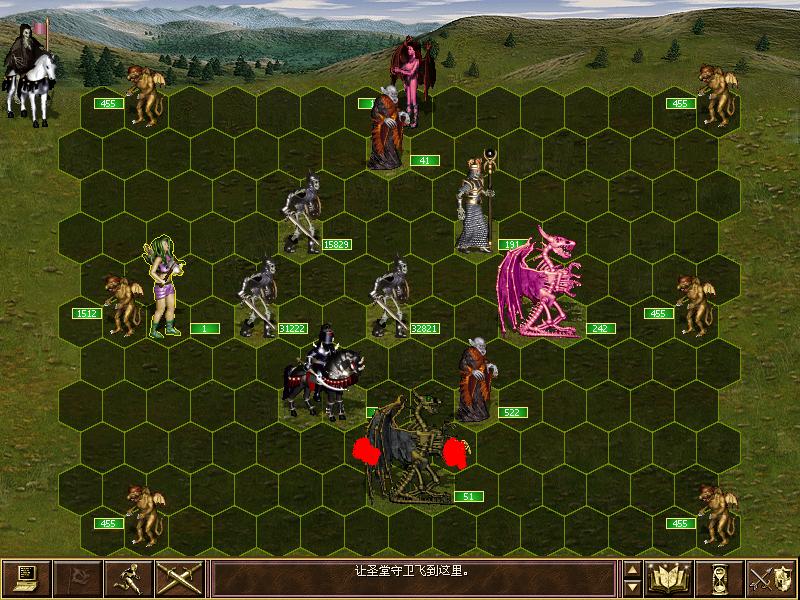Click the combat log down arrow

coord(632,586)
